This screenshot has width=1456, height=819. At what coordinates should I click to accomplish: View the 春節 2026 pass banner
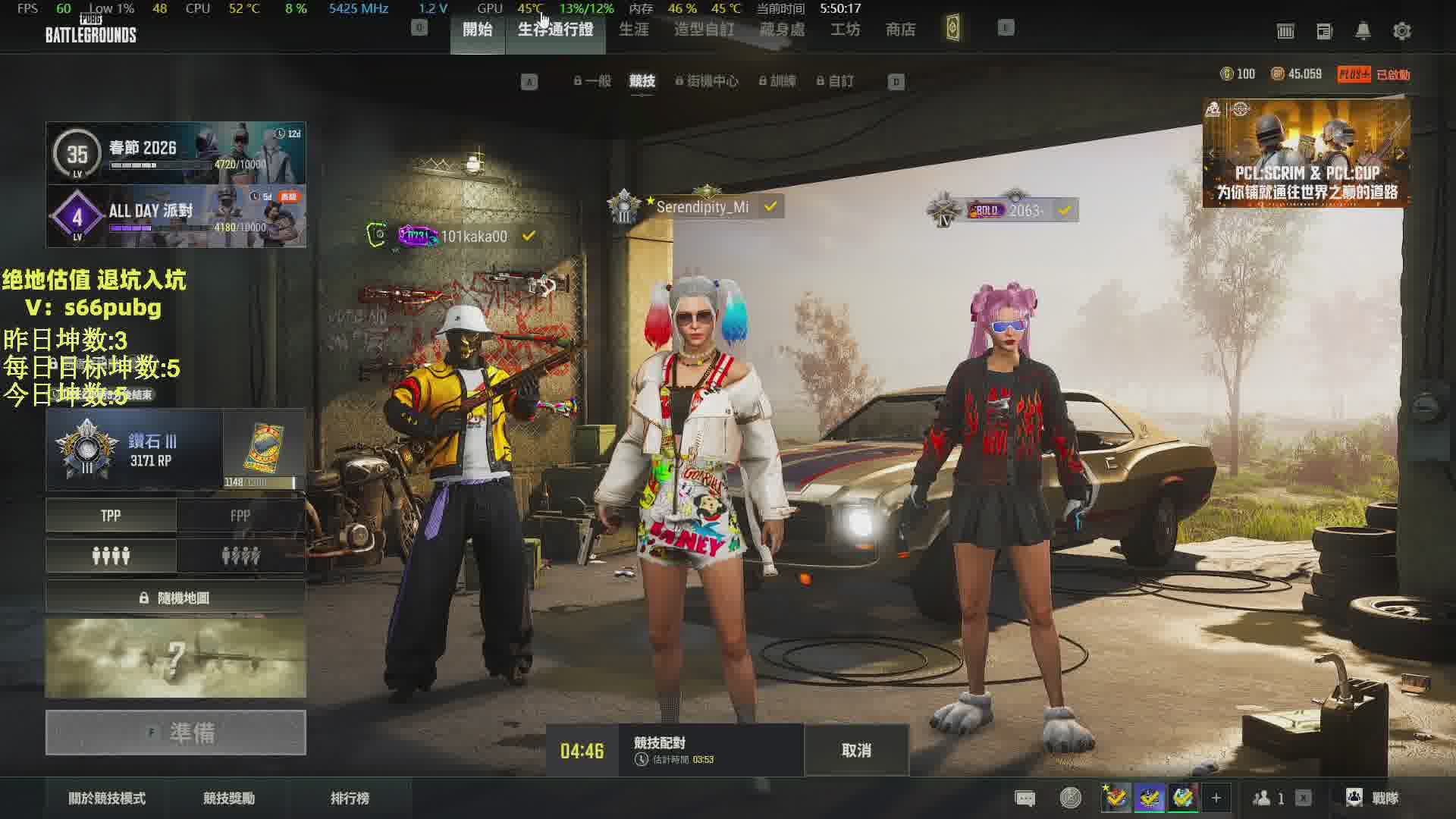click(x=176, y=153)
